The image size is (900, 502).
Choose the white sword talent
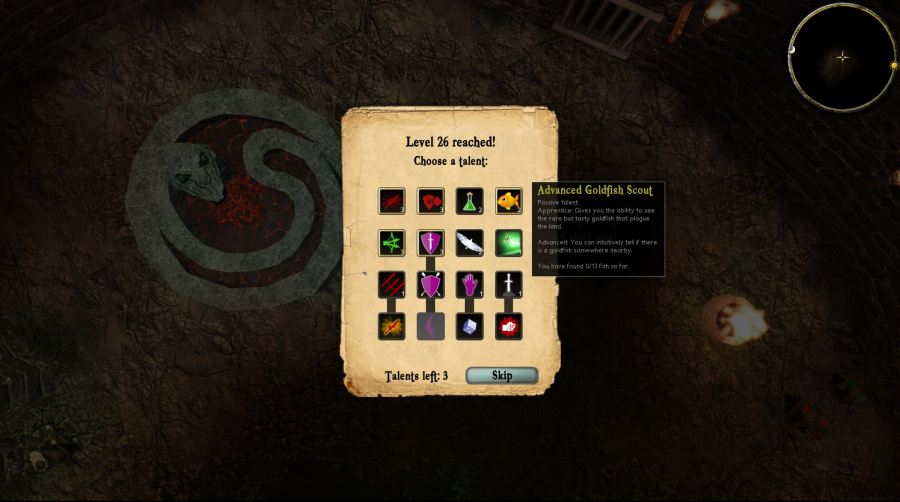coord(509,285)
